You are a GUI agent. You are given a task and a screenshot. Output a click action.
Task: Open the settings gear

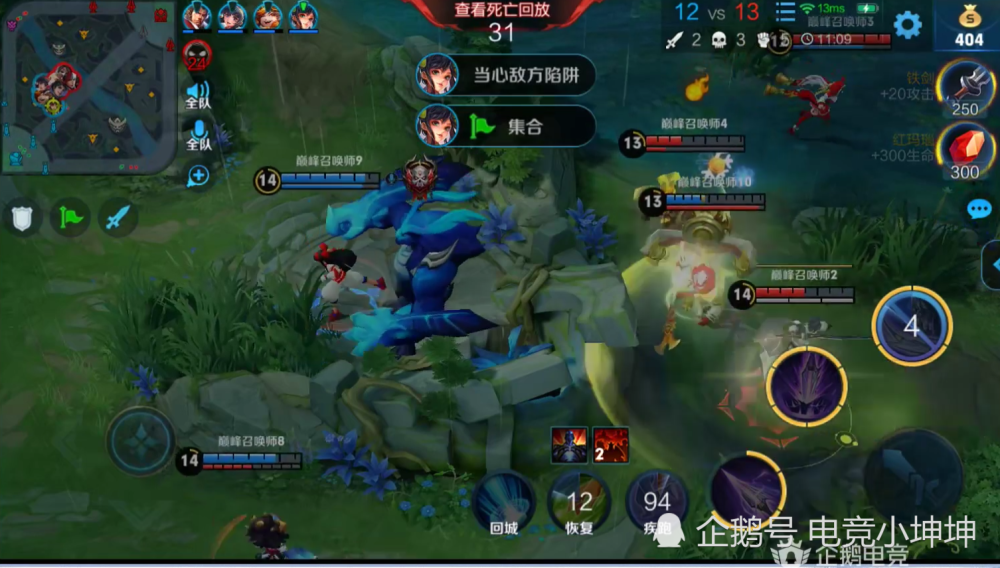tap(907, 25)
